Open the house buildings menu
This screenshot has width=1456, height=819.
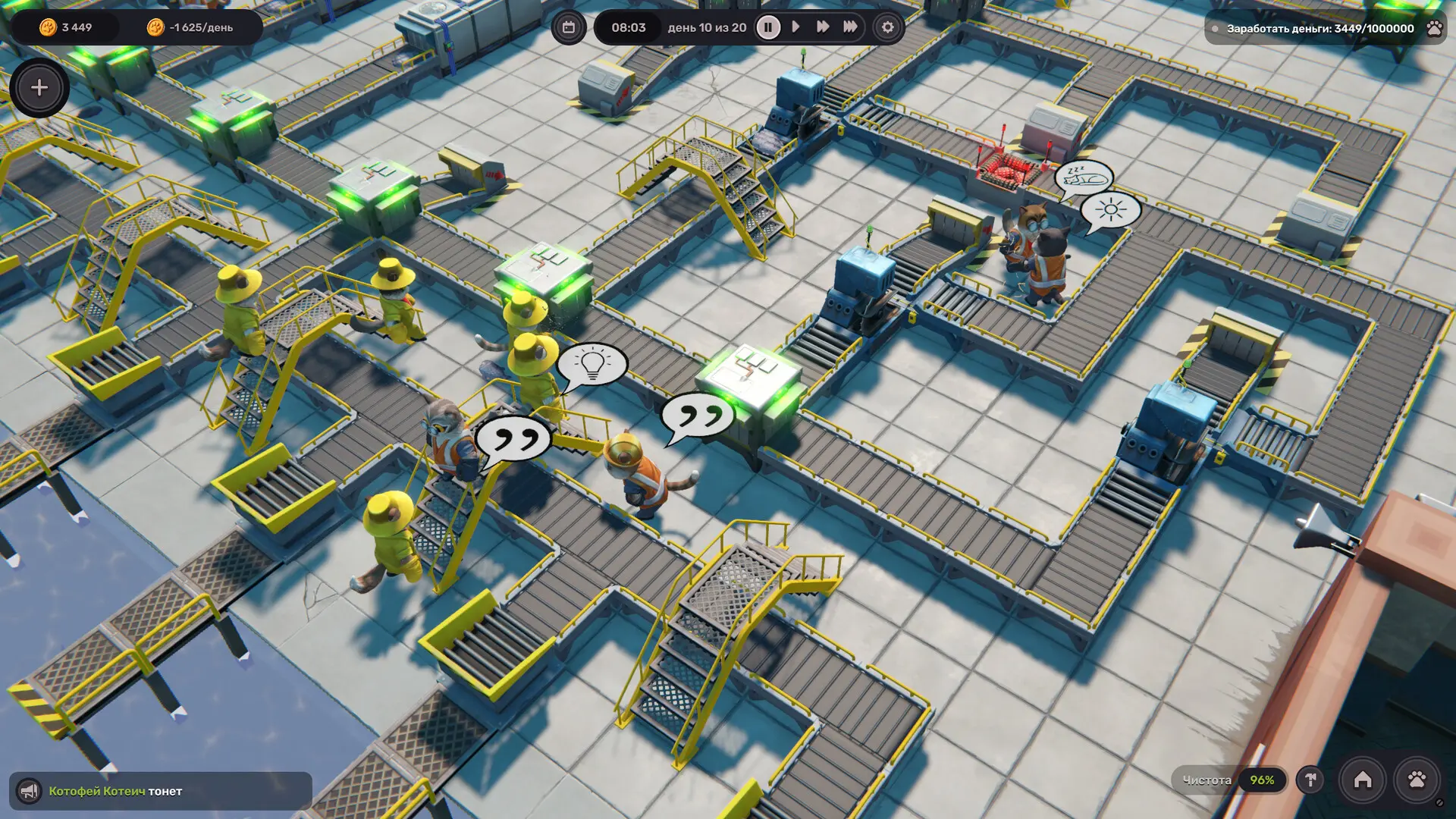point(1363,780)
